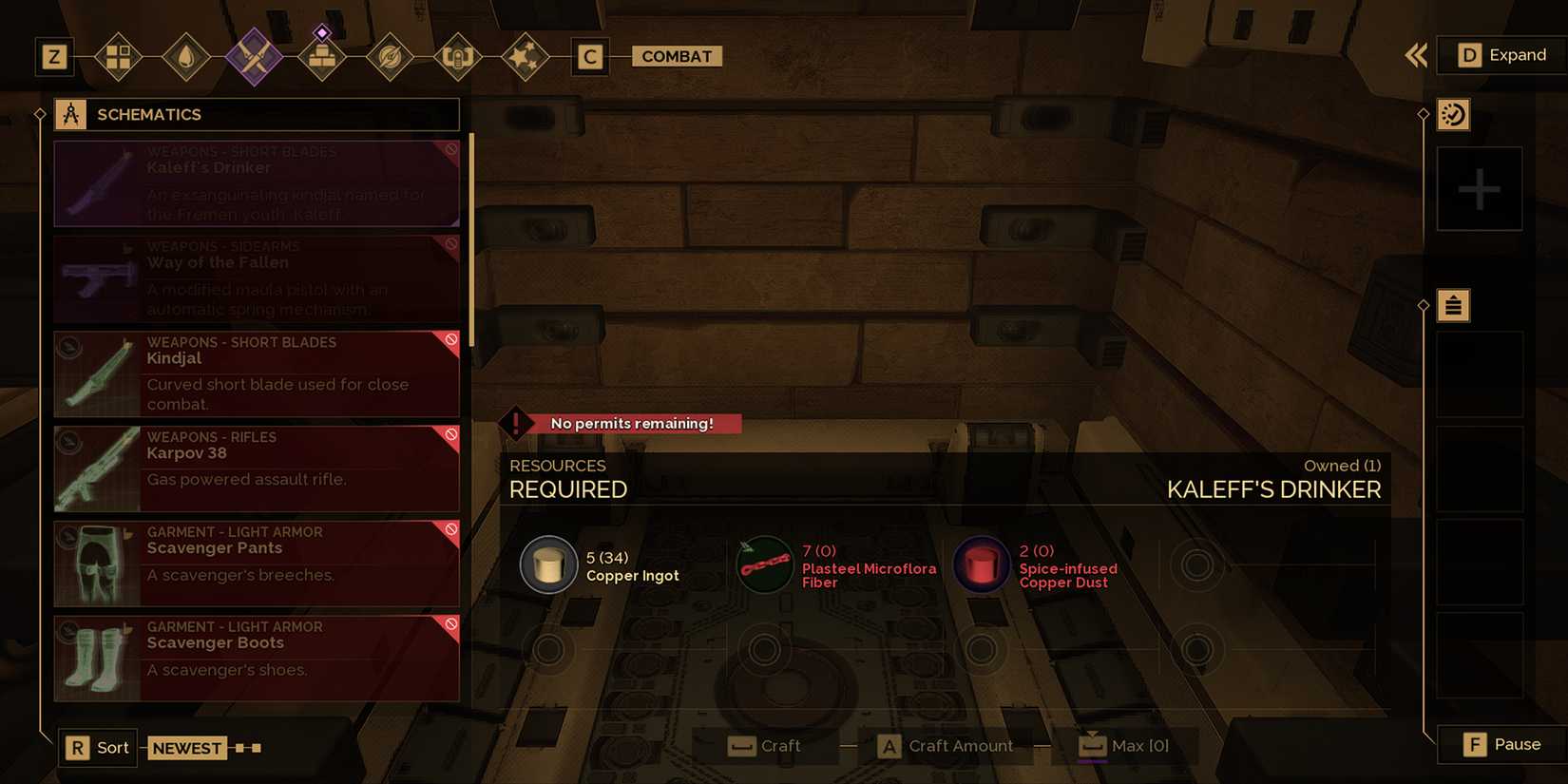The width and height of the screenshot is (1568, 784).
Task: Select the grid blocks category icon
Action: coord(118,56)
